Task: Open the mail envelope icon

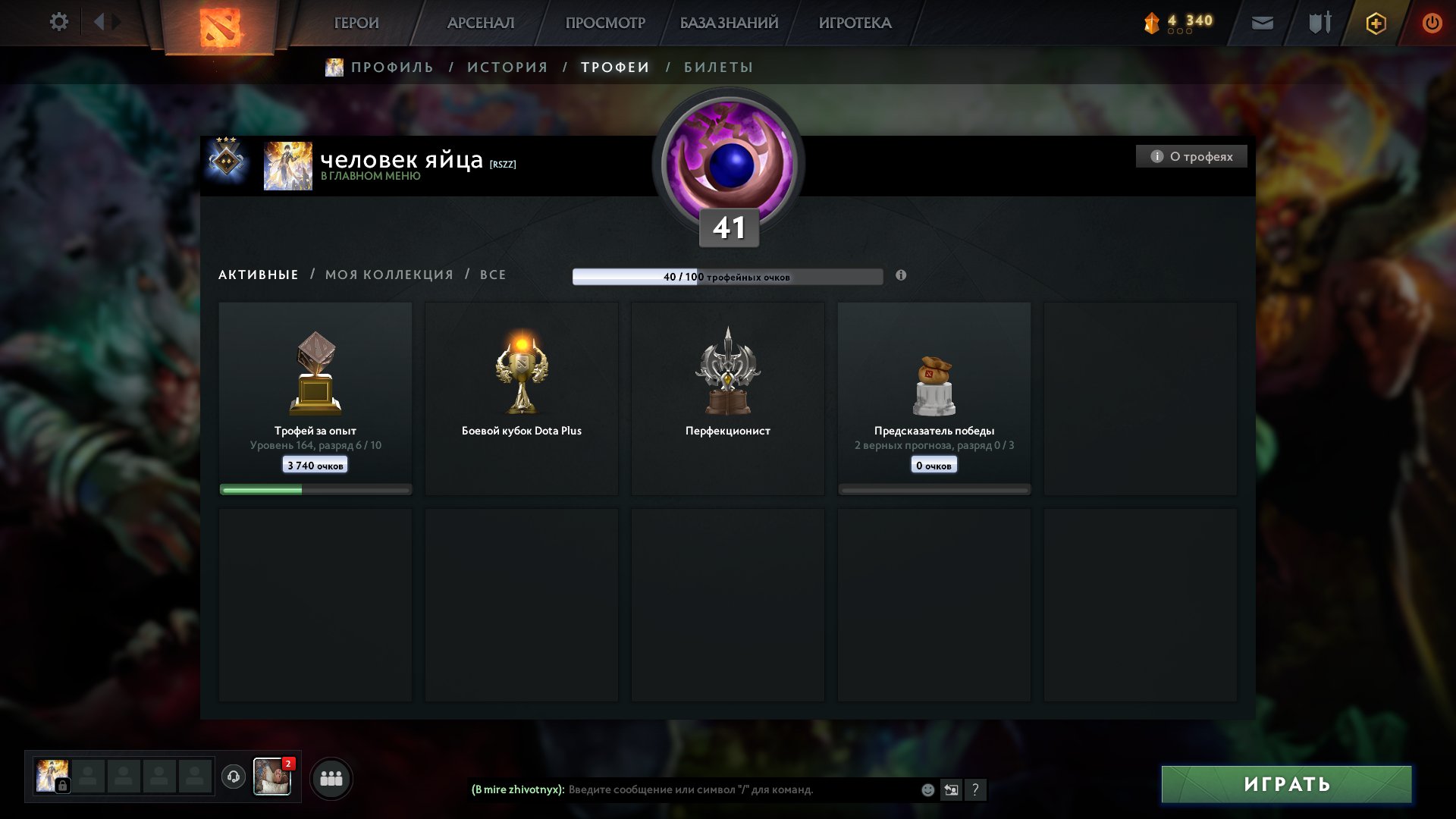Action: [1262, 23]
